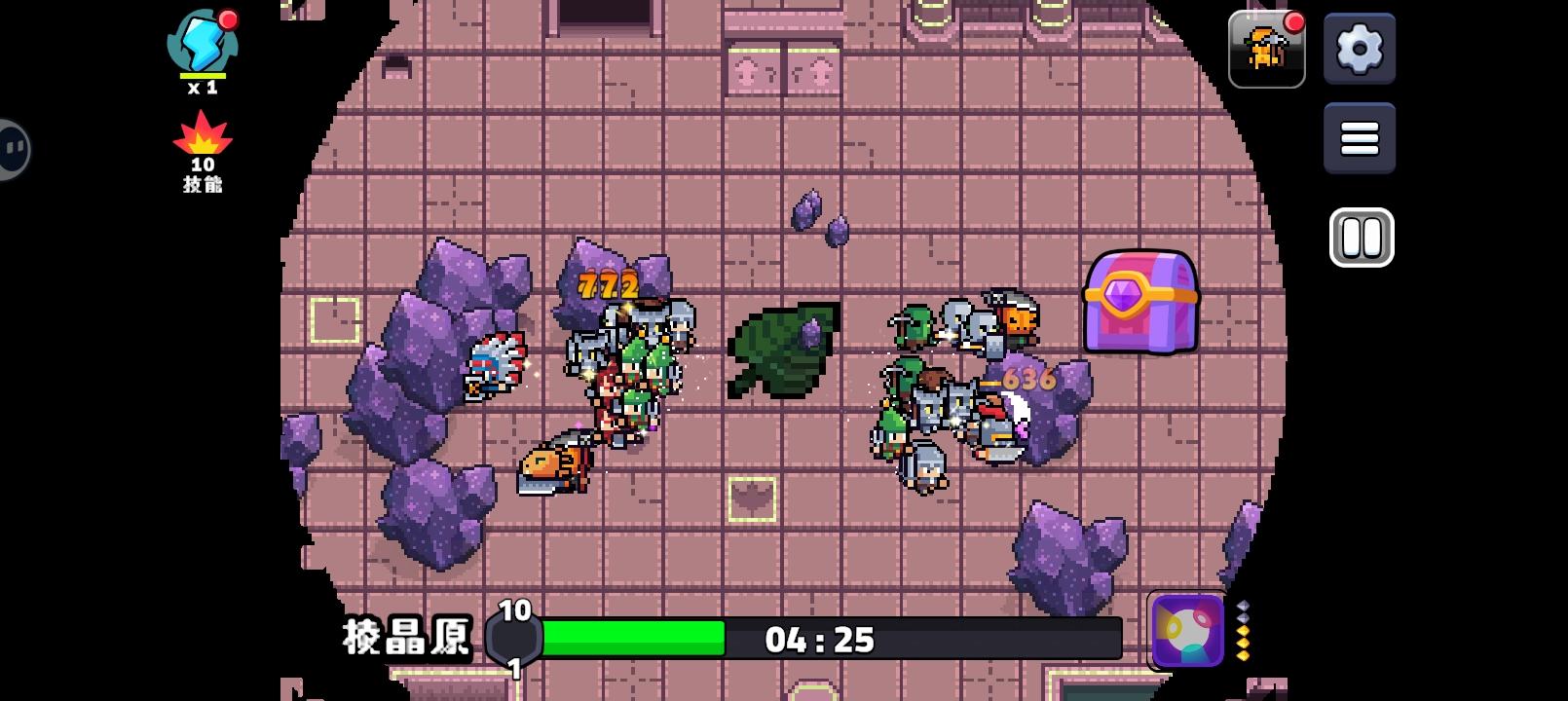Click the green experience progress bar
This screenshot has height=701, width=1568.
coord(633,640)
